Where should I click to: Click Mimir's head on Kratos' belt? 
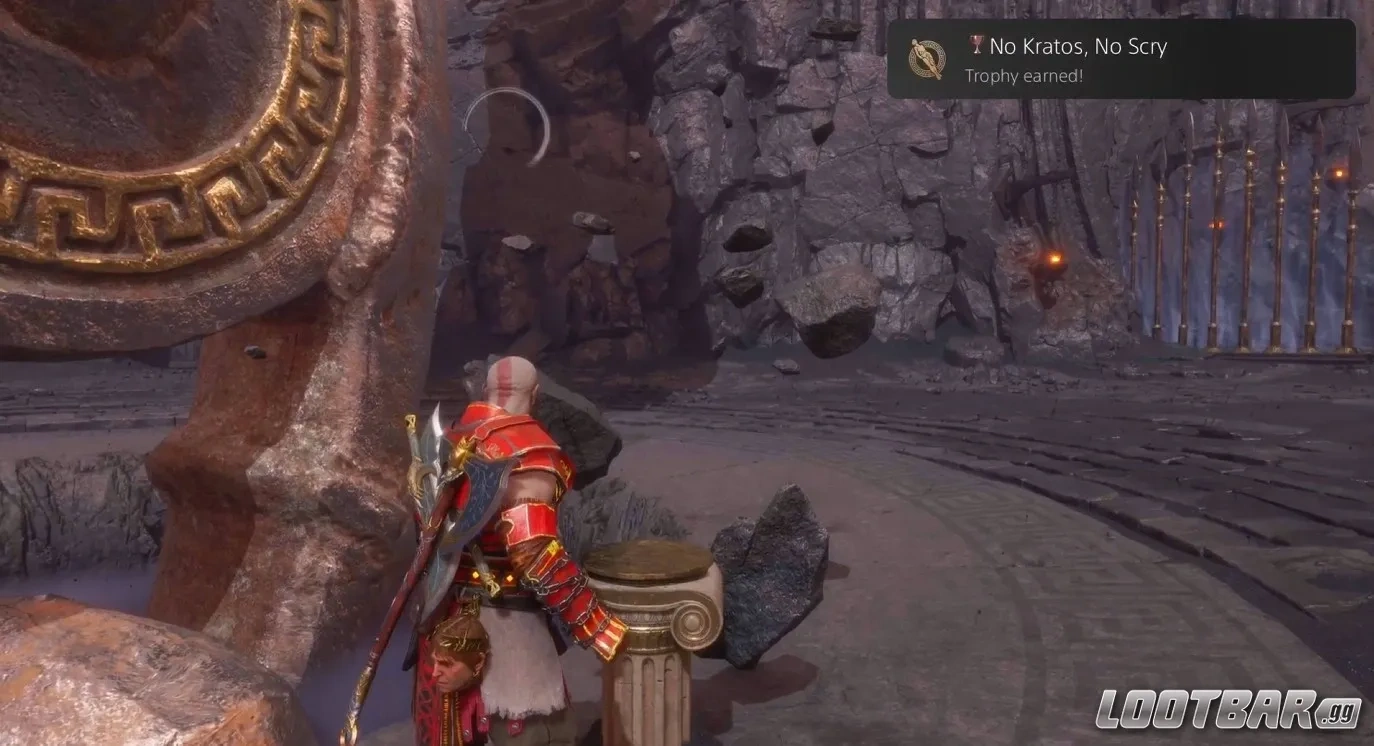coord(455,660)
